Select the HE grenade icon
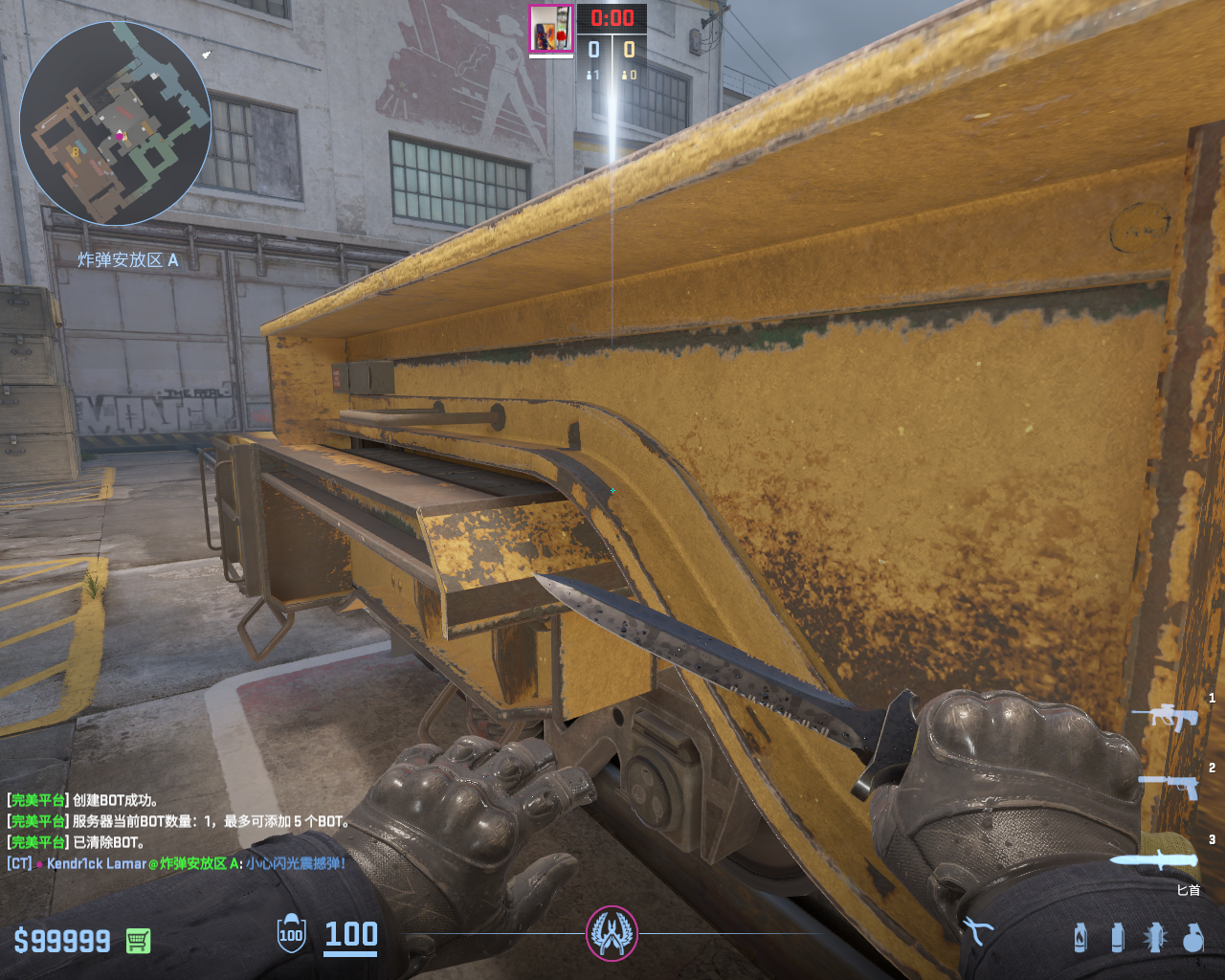Screen dimensions: 1225x980 1192,938
